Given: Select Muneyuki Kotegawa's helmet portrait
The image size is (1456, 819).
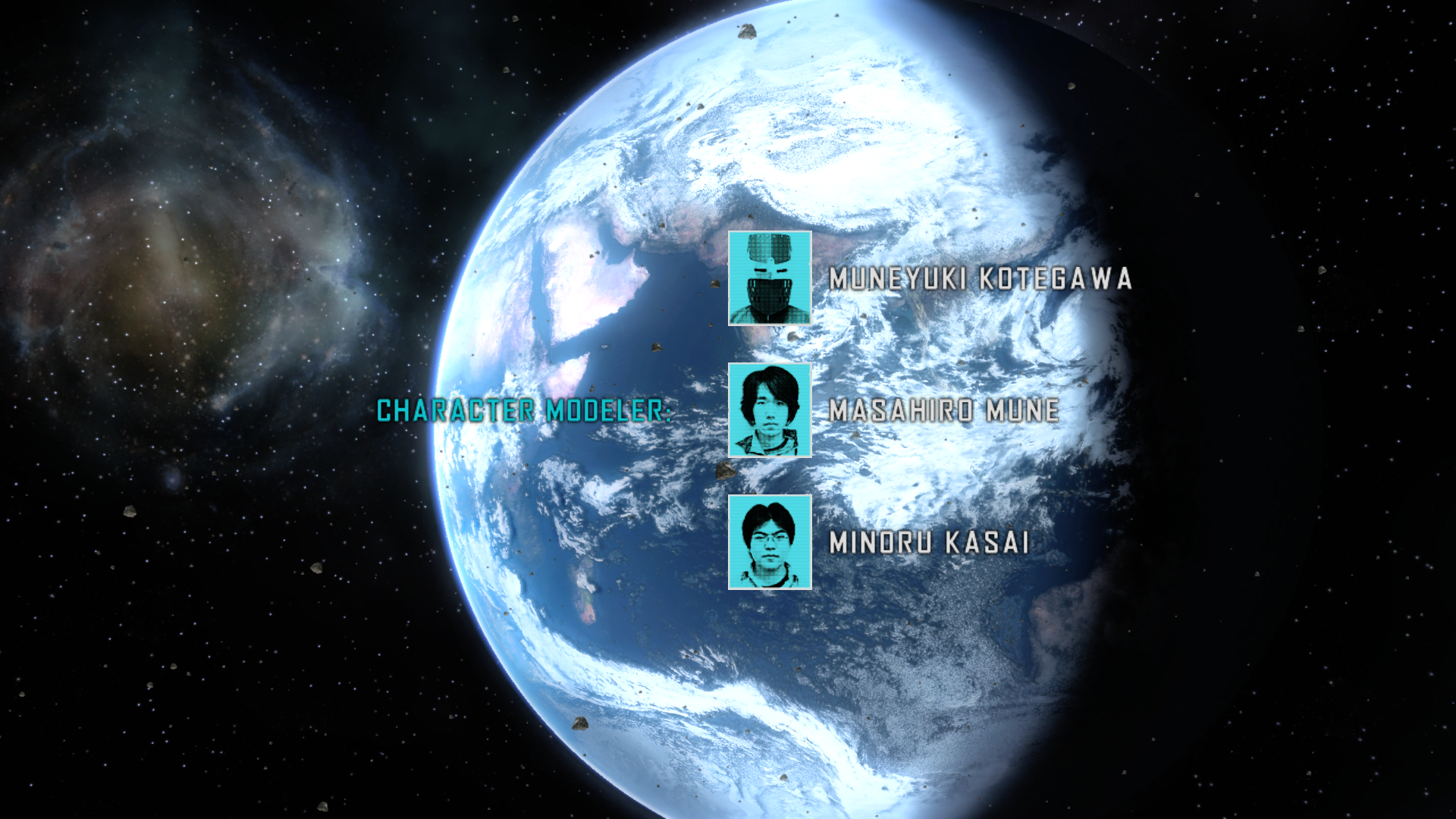Looking at the screenshot, I should tap(770, 278).
